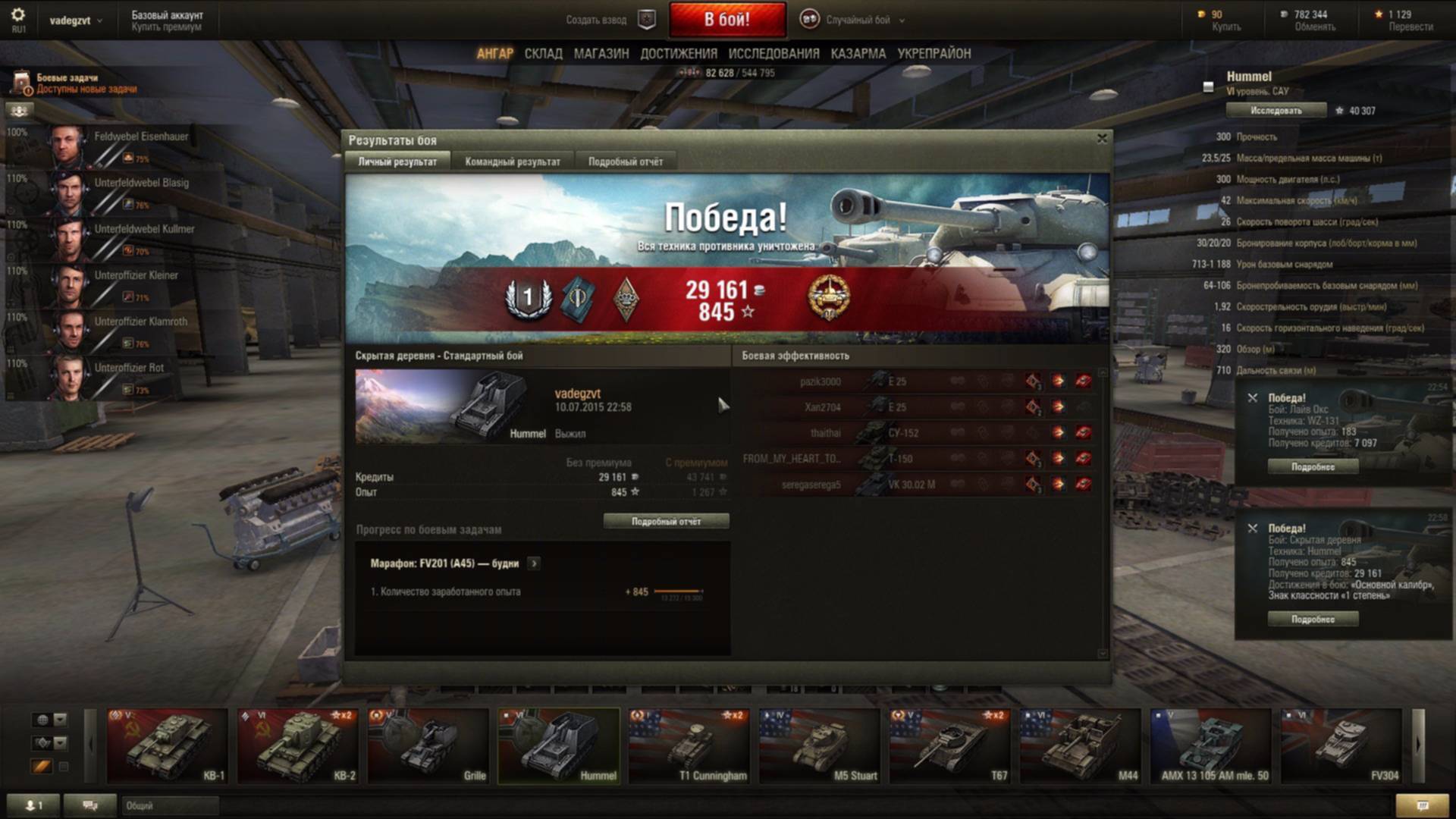Start battle with the red В бой! button
The image size is (1456, 819).
point(726,20)
